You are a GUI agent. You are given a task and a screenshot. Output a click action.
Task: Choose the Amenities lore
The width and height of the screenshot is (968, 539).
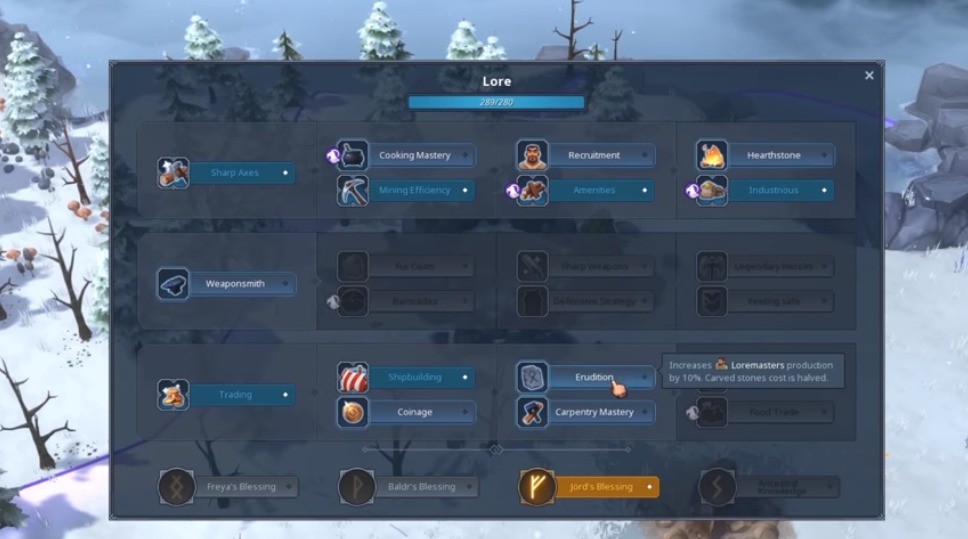(594, 190)
